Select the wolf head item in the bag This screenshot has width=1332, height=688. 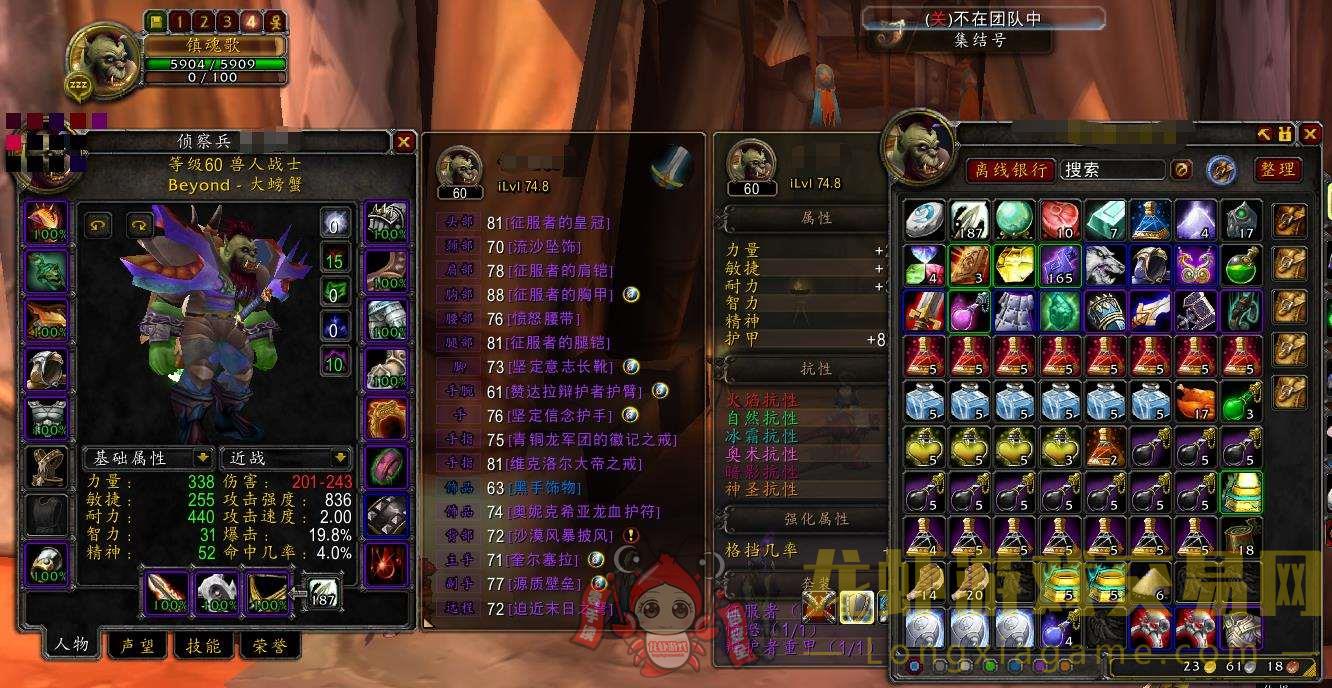1105,265
